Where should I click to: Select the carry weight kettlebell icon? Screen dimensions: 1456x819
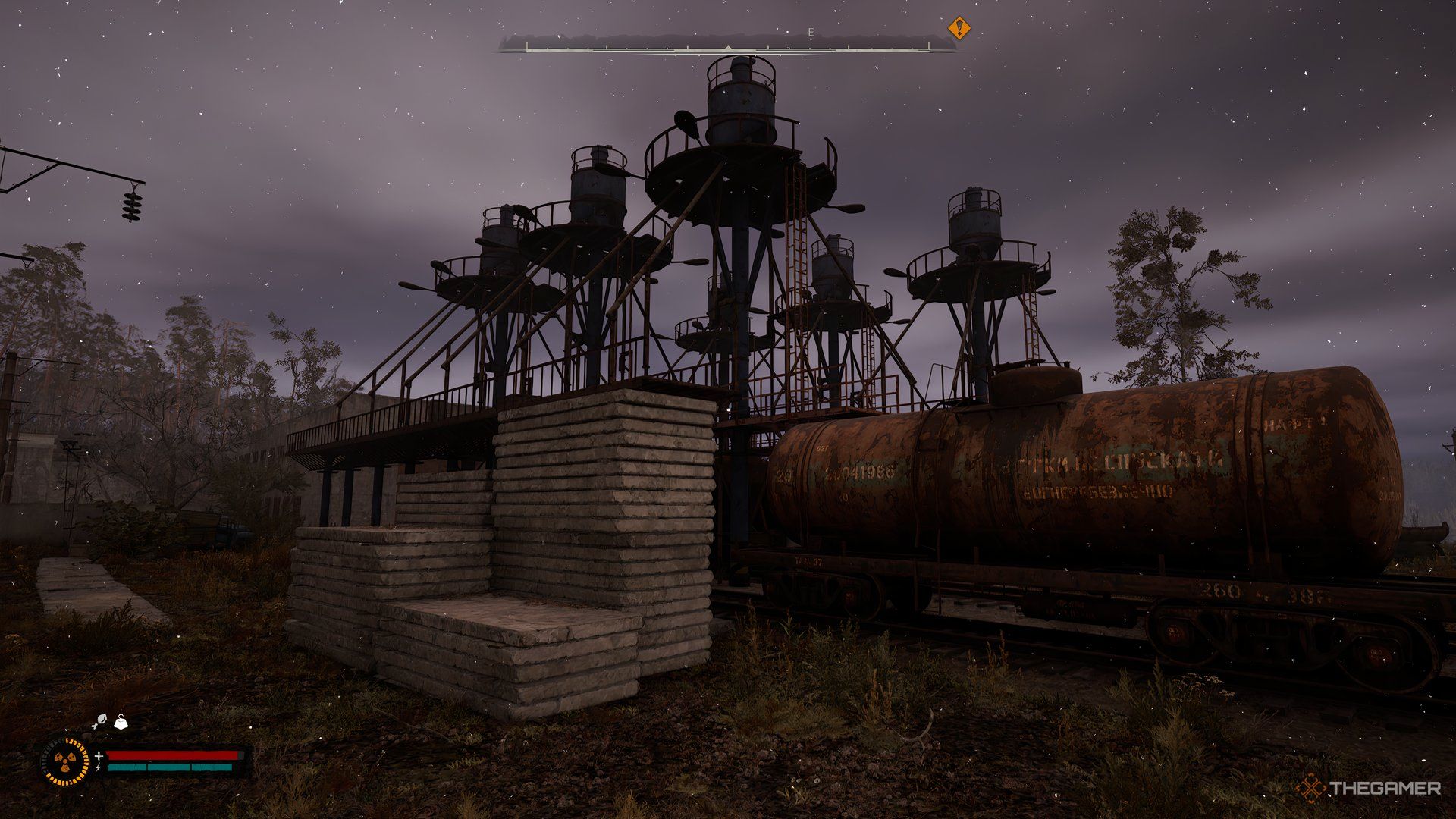pos(121,723)
